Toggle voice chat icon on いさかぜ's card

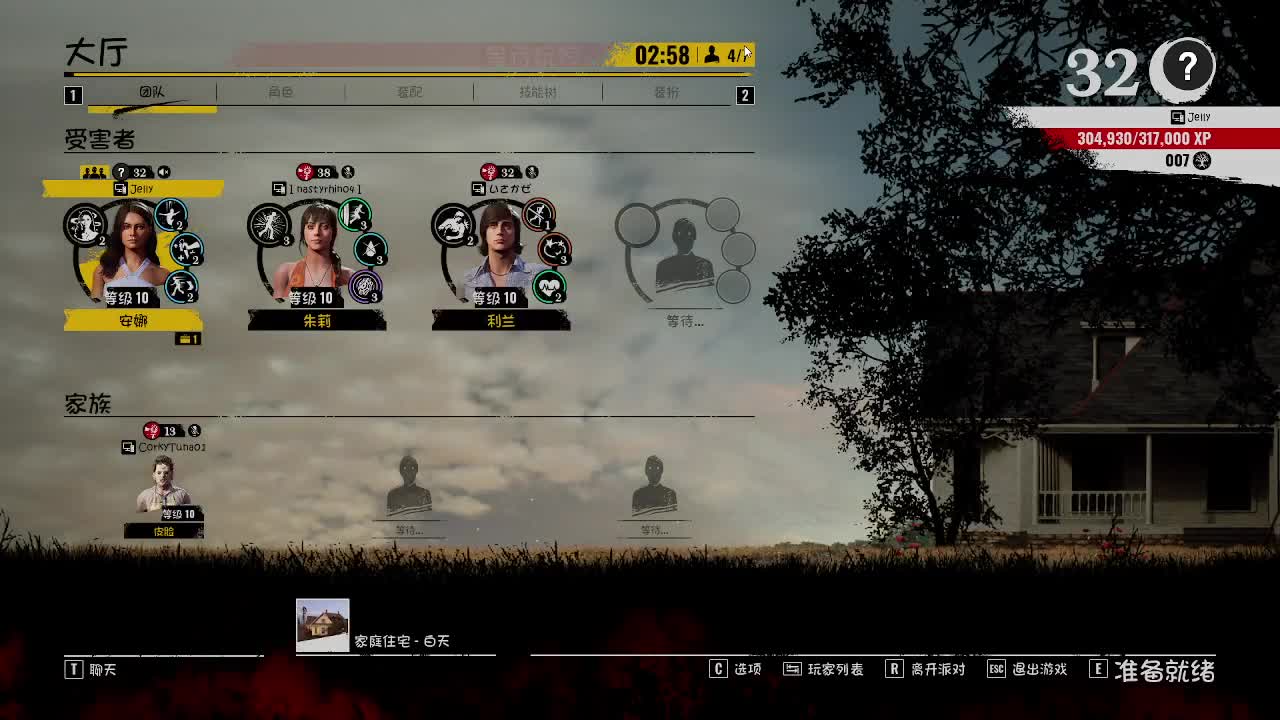point(531,170)
